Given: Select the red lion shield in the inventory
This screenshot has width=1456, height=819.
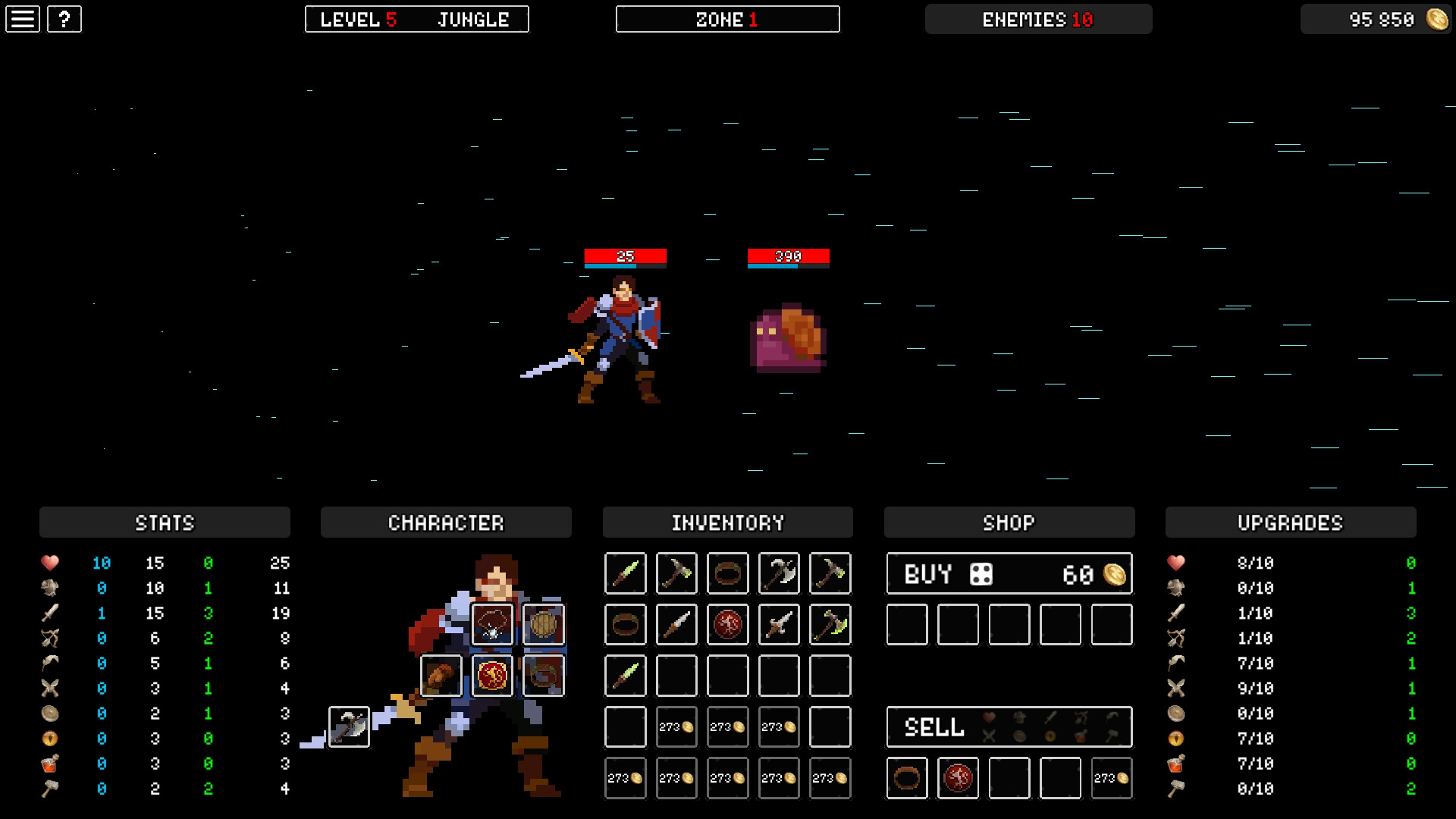Looking at the screenshot, I should click(727, 624).
